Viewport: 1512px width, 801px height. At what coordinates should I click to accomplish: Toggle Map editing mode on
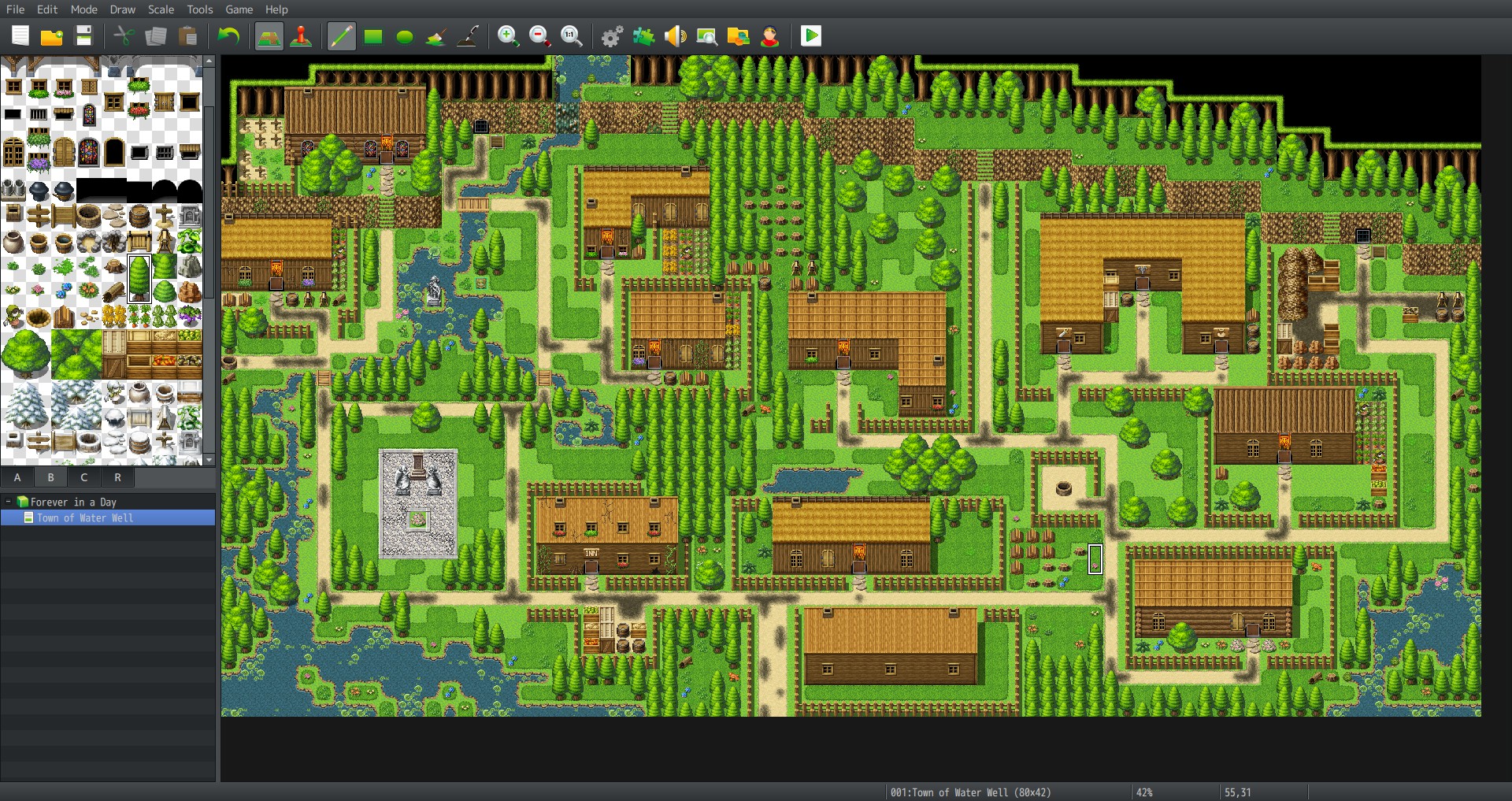point(269,35)
